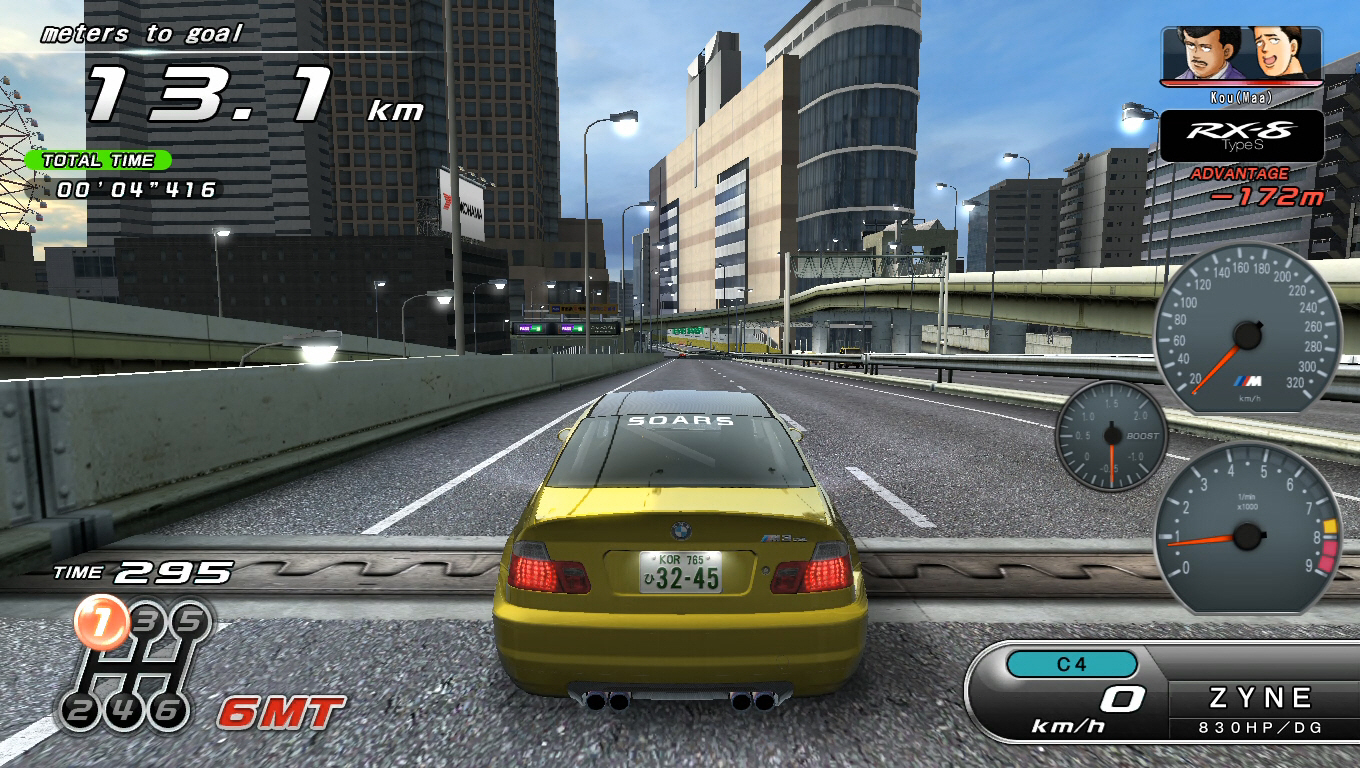Click the C4 route tag
Screen dimensions: 1360x768
[1071, 664]
